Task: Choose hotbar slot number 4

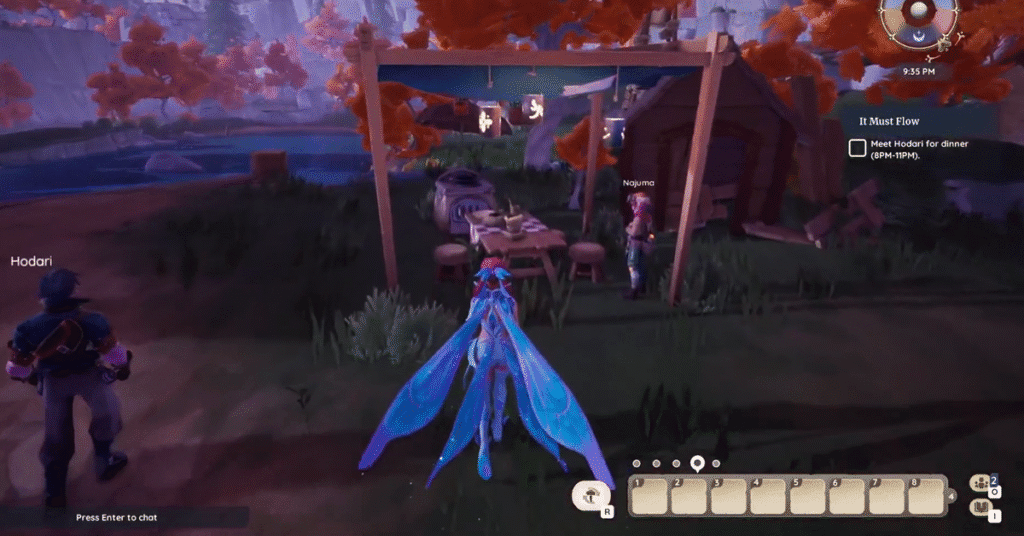Action: point(766,496)
